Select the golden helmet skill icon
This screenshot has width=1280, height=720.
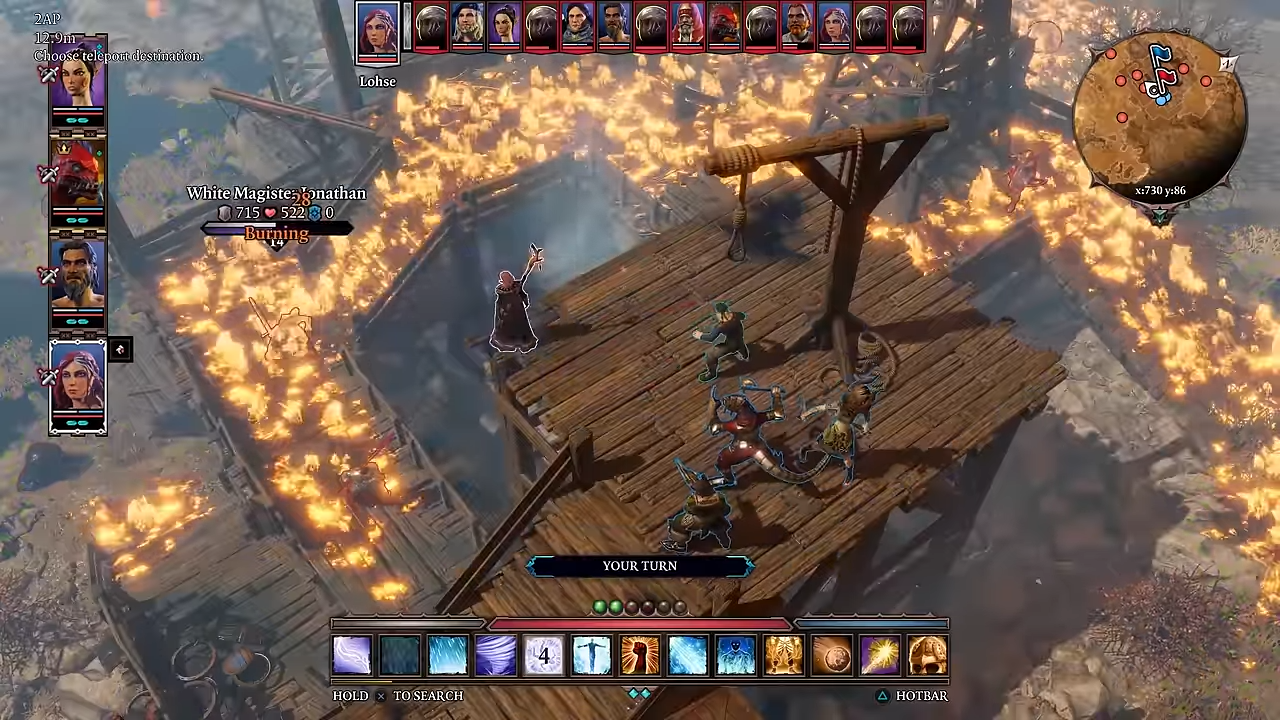(928, 656)
